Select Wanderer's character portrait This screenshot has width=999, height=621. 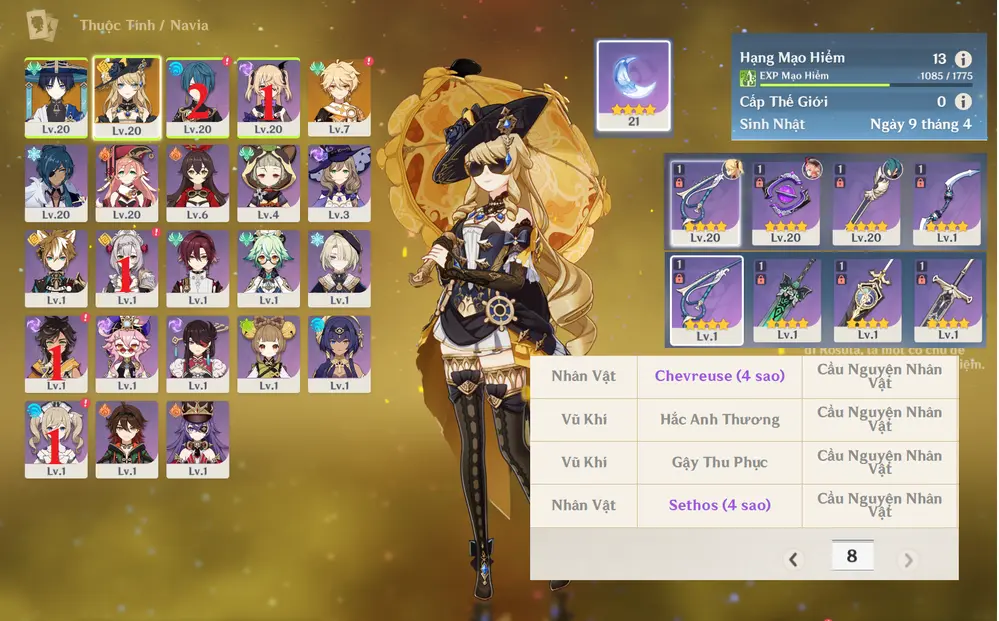(56, 97)
